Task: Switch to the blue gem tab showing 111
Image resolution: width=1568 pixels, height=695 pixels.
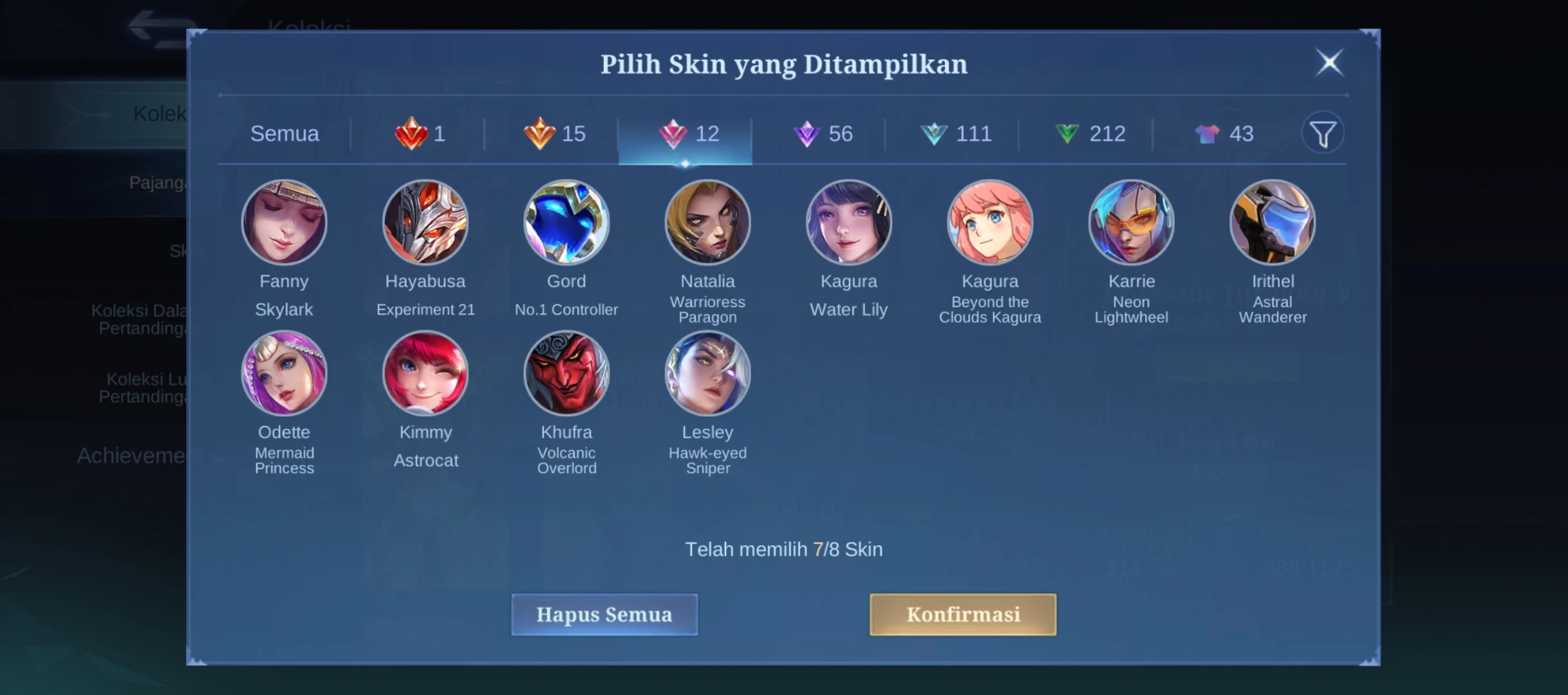Action: point(956,134)
